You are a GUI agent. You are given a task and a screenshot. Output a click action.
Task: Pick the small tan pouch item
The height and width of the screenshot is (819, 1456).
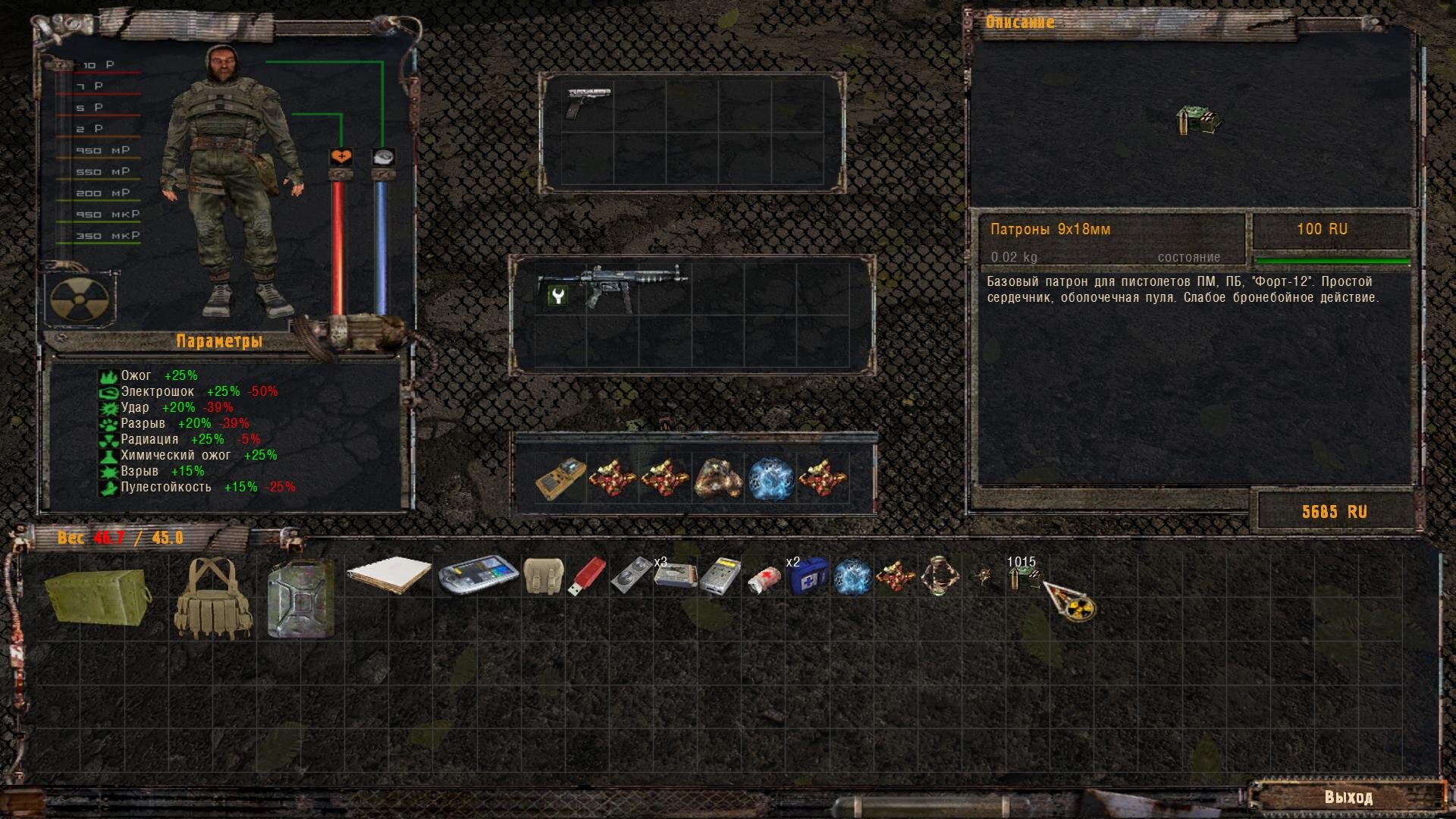point(544,576)
